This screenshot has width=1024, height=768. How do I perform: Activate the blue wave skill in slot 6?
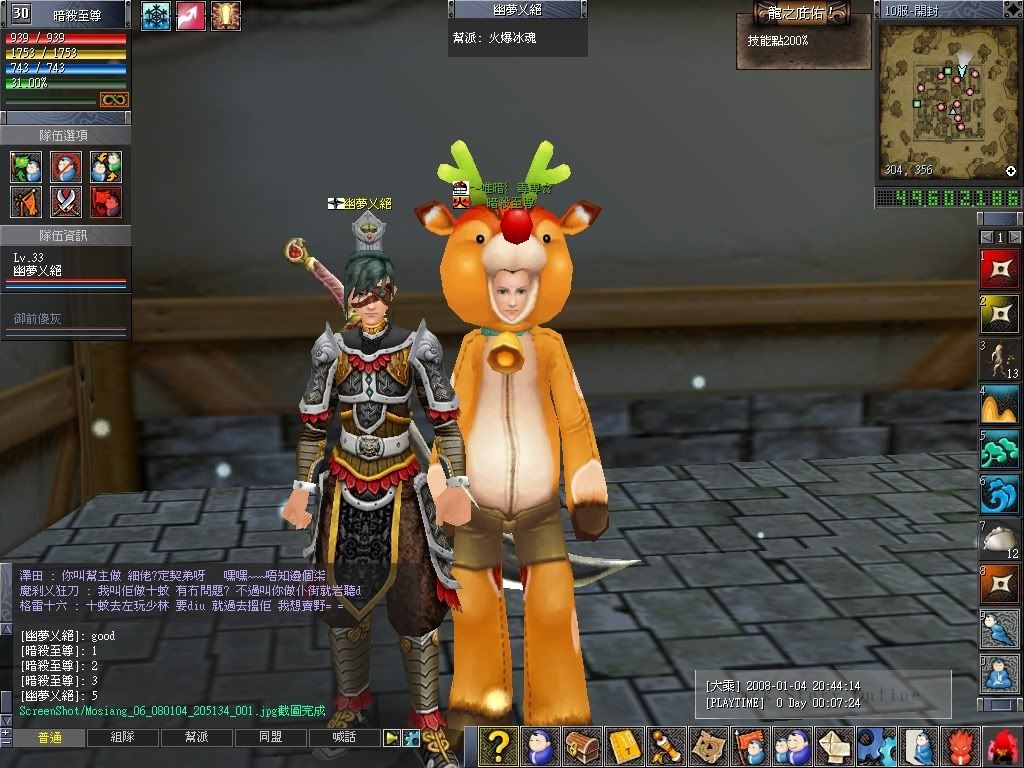tap(1000, 494)
